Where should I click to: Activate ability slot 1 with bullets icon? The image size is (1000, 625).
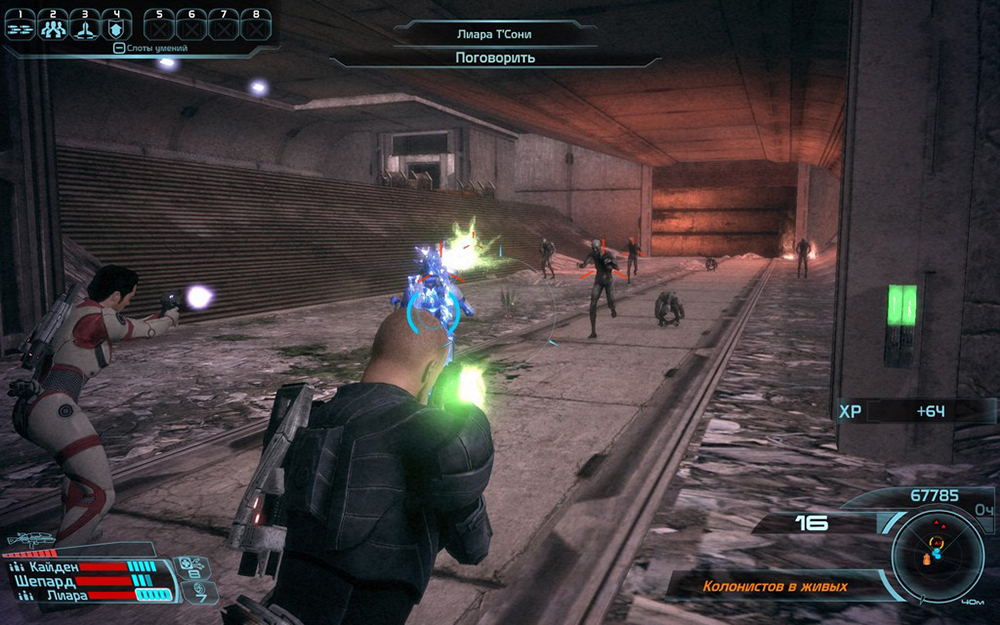click(20, 27)
